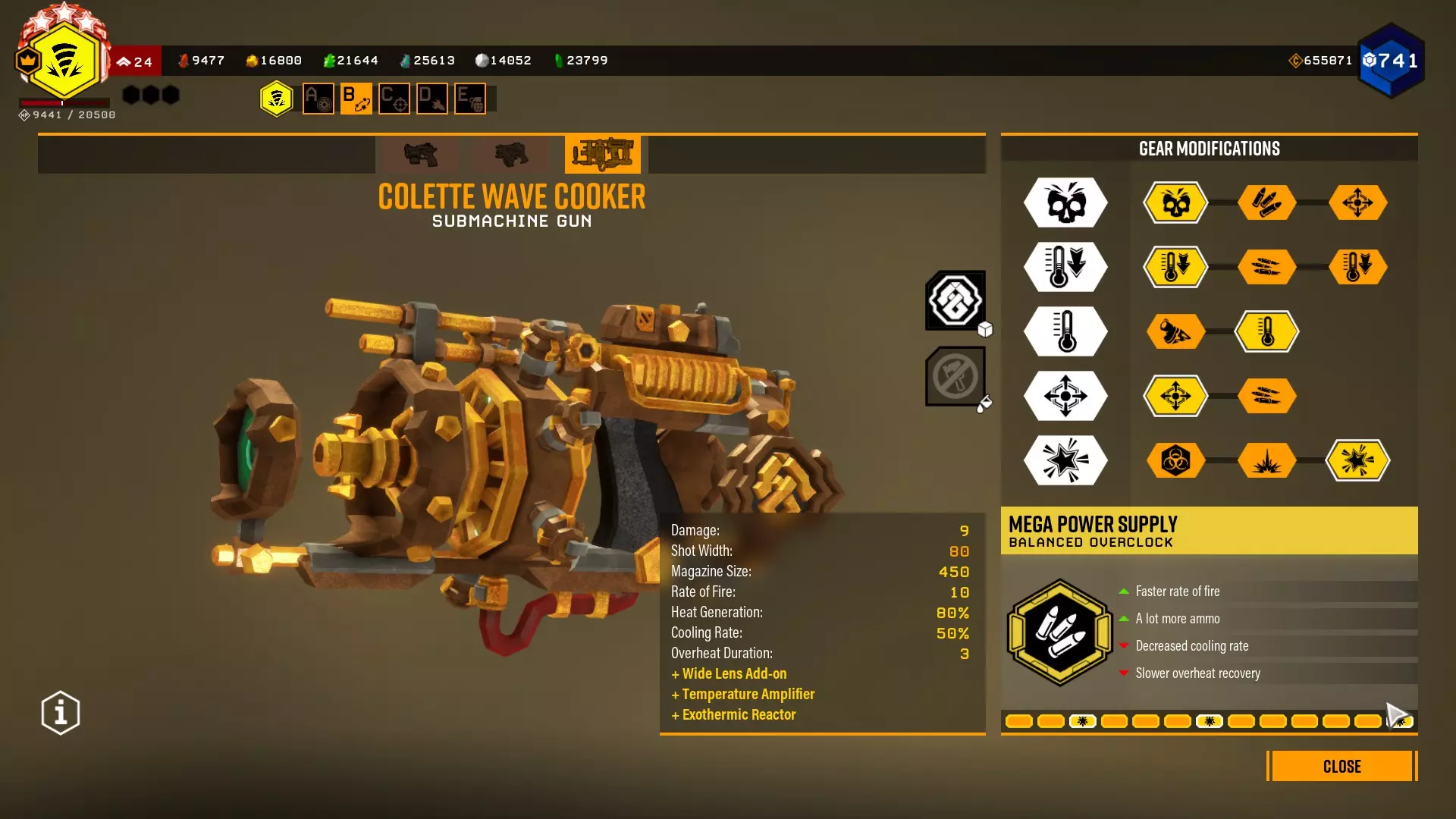The height and width of the screenshot is (819, 1456).
Task: Close the weapon modification screen
Action: [x=1341, y=766]
